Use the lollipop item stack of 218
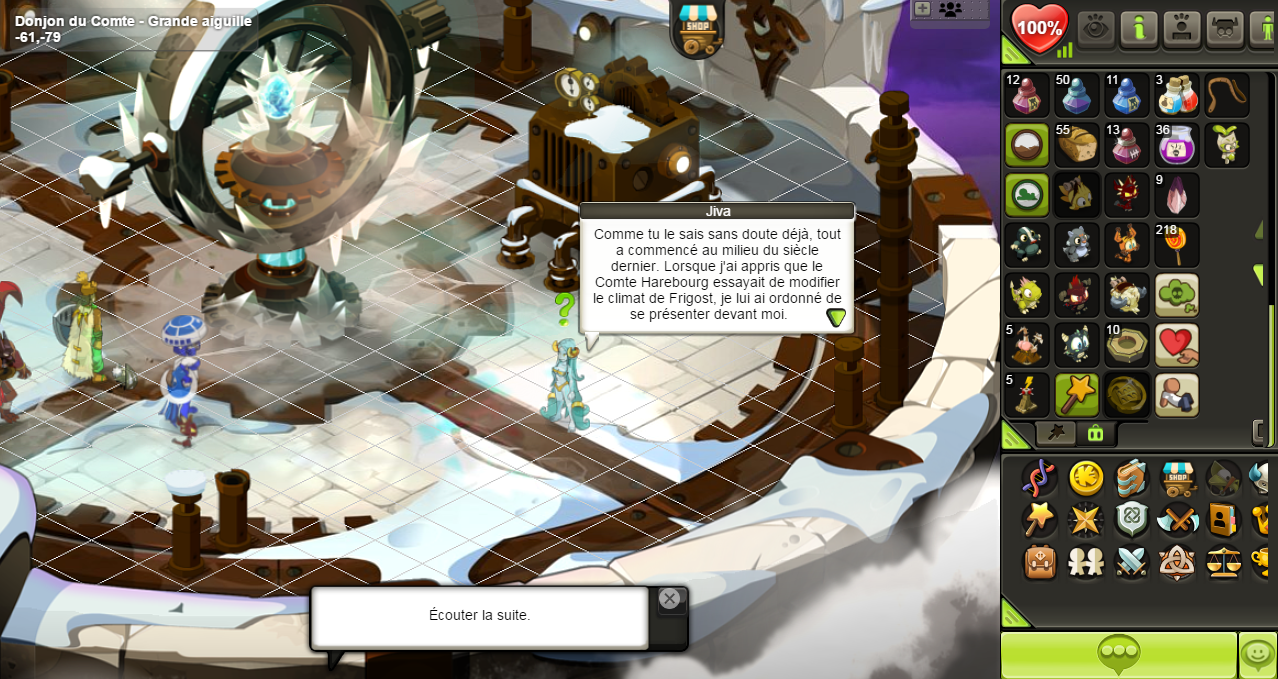Viewport: 1278px width, 679px height. 1177,245
